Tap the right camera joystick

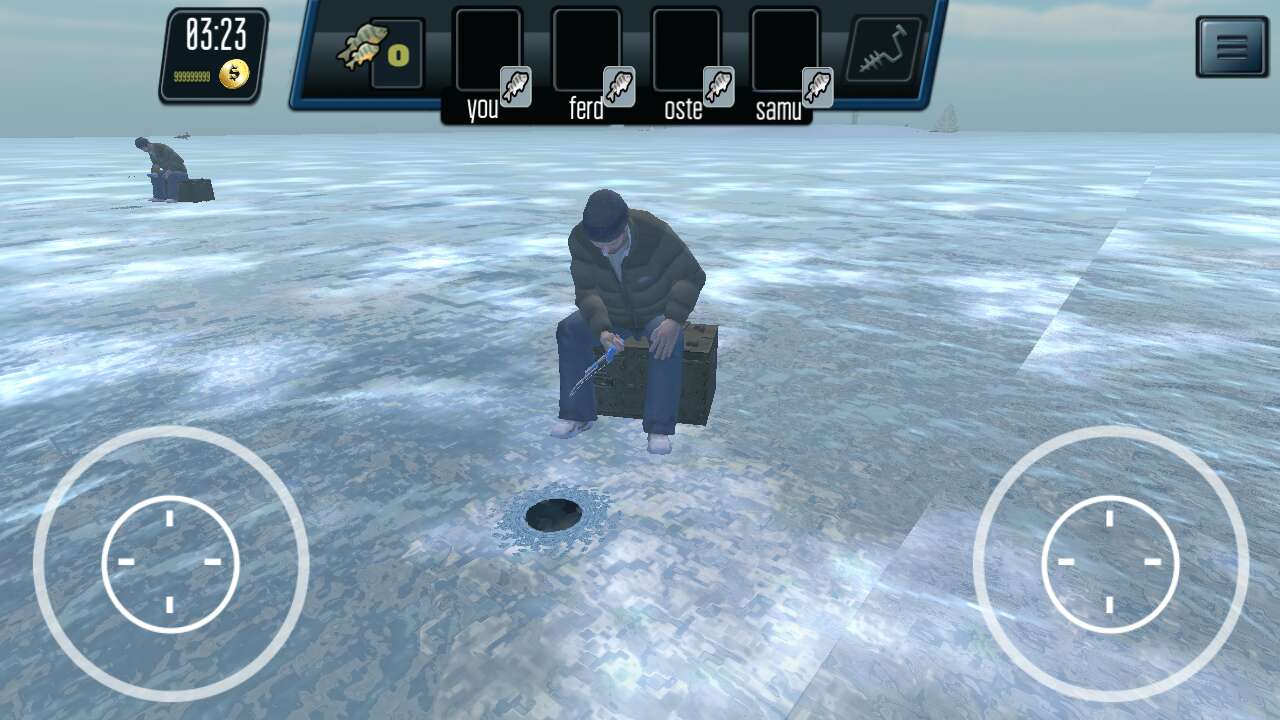1110,563
